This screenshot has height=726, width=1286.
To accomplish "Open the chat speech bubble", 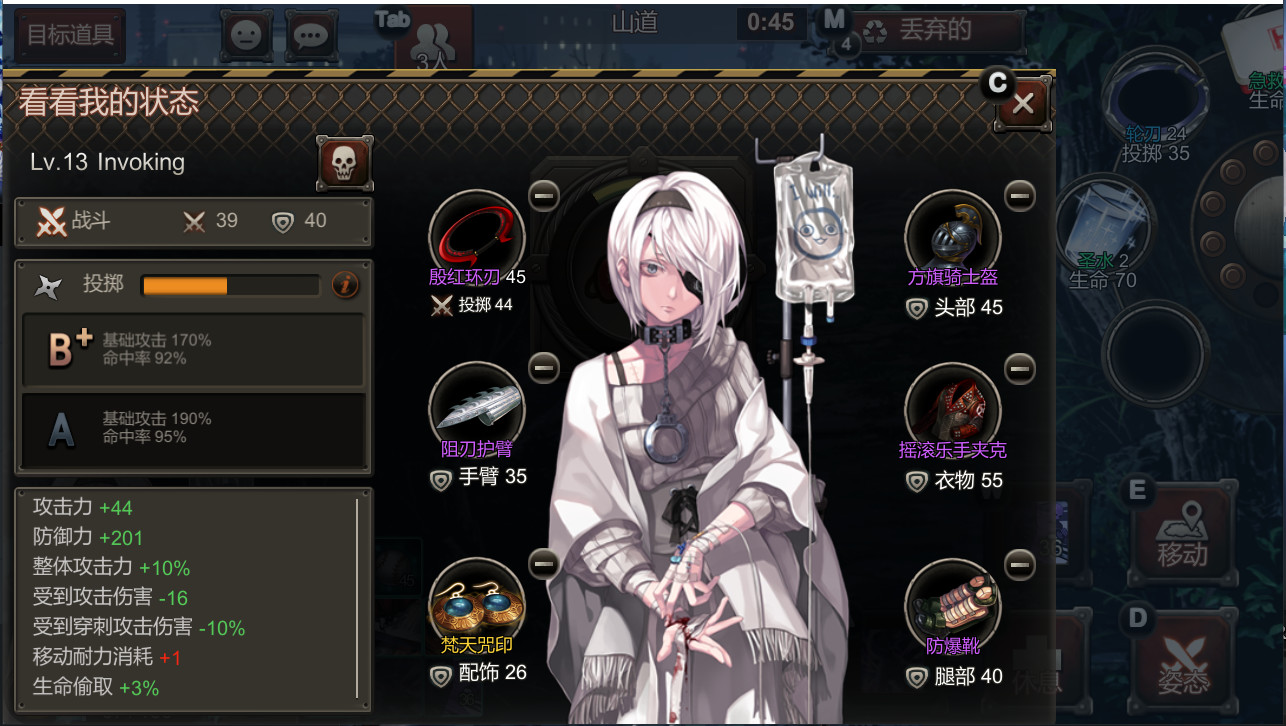I will click(x=312, y=36).
